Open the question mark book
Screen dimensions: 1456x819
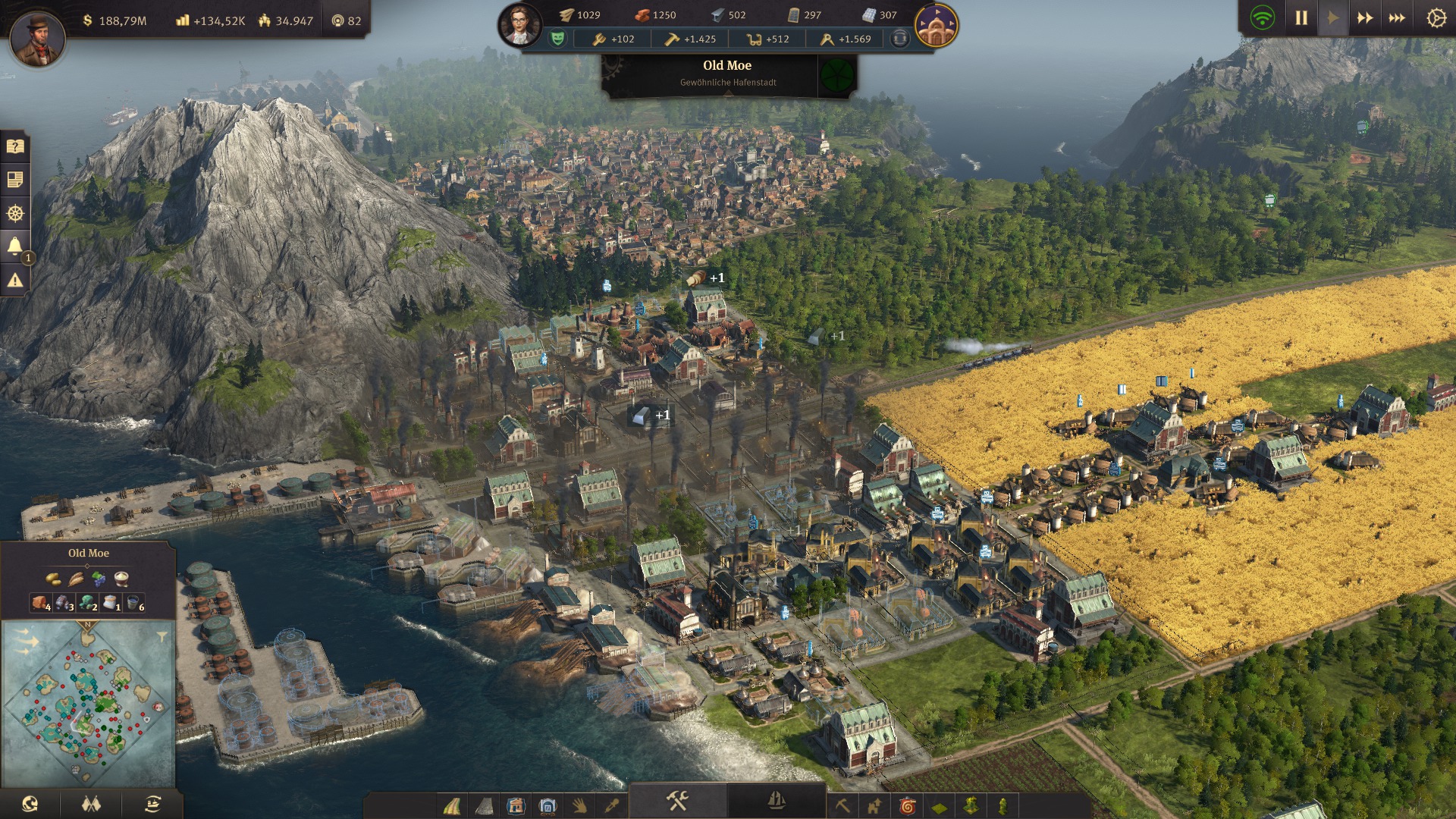tap(15, 146)
